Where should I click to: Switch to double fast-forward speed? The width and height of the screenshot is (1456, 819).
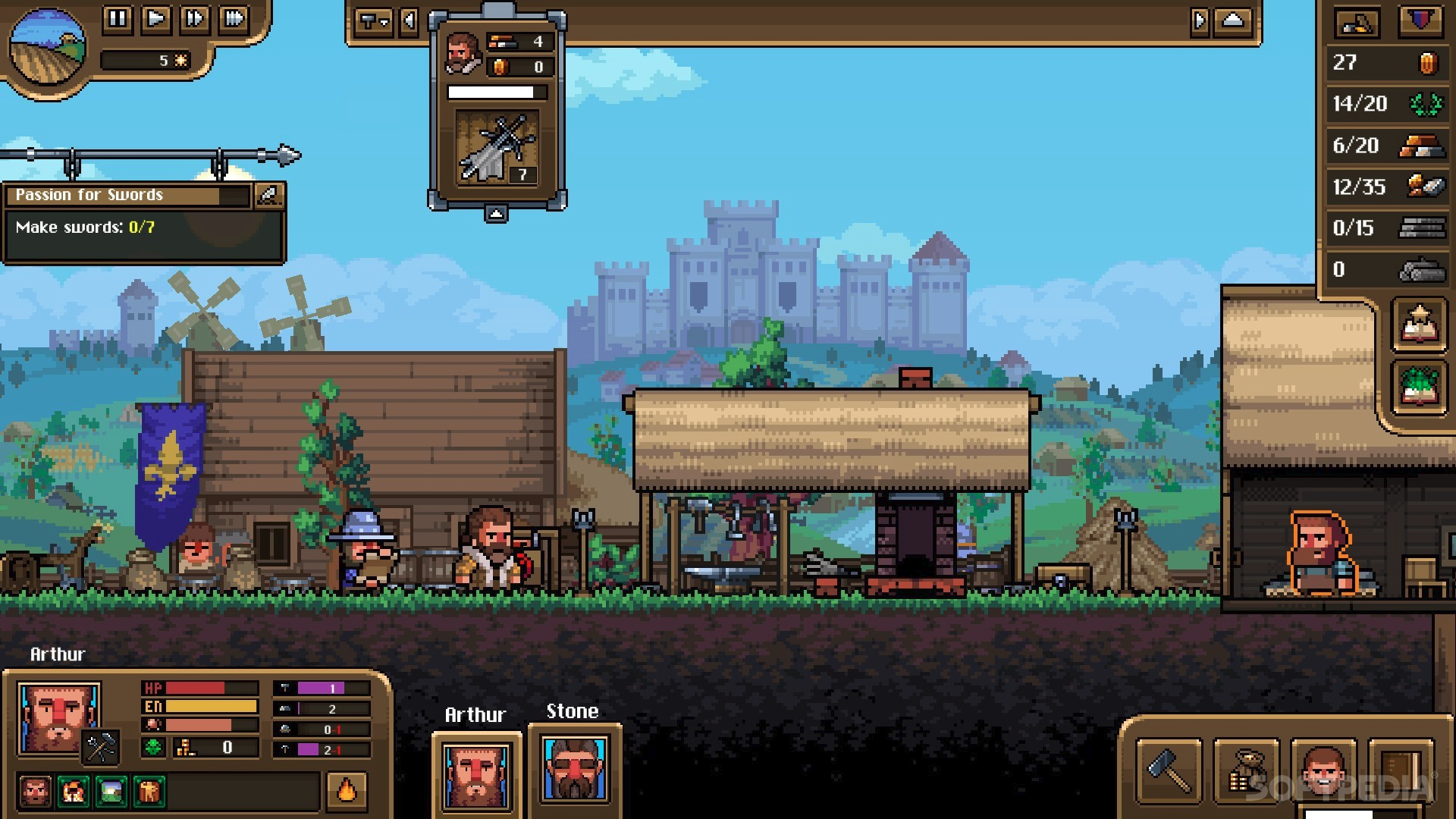pos(195,18)
